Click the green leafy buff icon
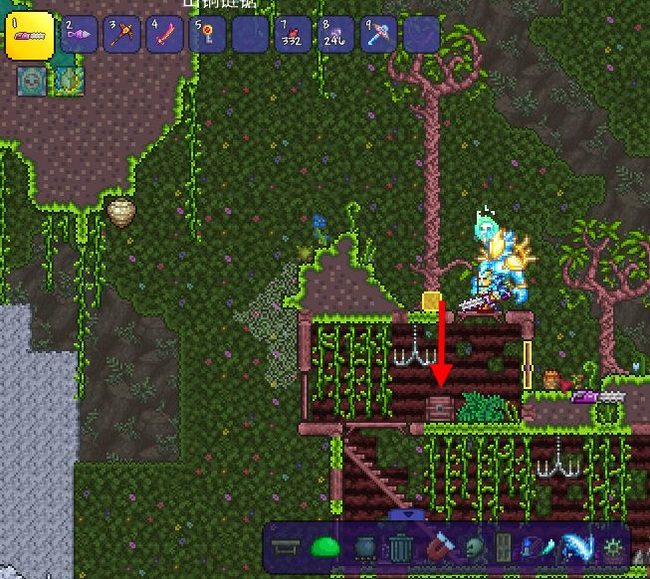 click(70, 80)
